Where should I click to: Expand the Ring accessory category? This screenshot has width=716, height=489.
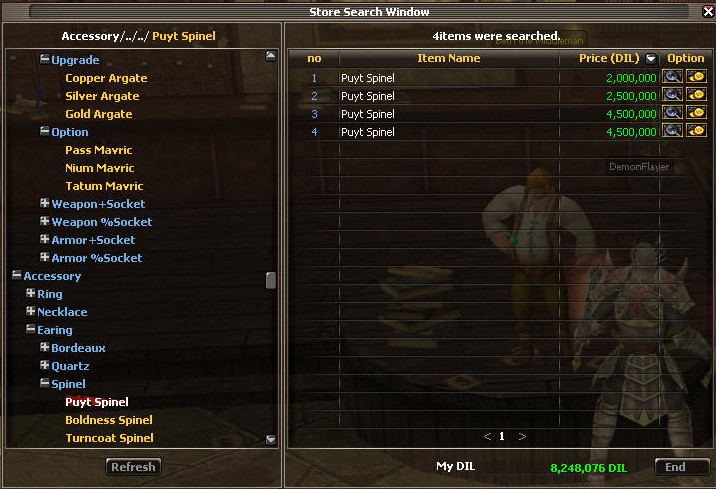[x=31, y=294]
